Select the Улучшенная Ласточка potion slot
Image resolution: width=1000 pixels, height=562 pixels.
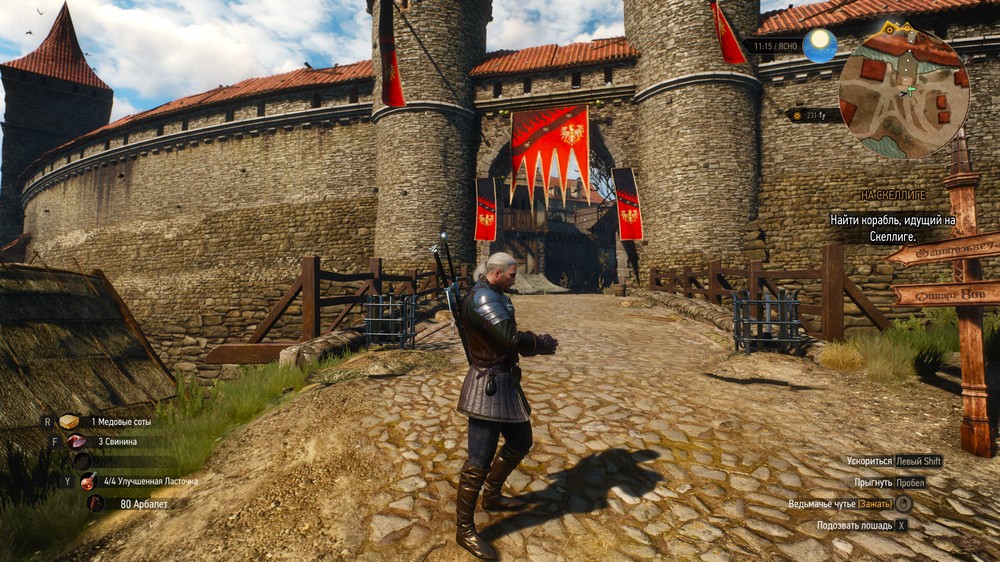(89, 481)
